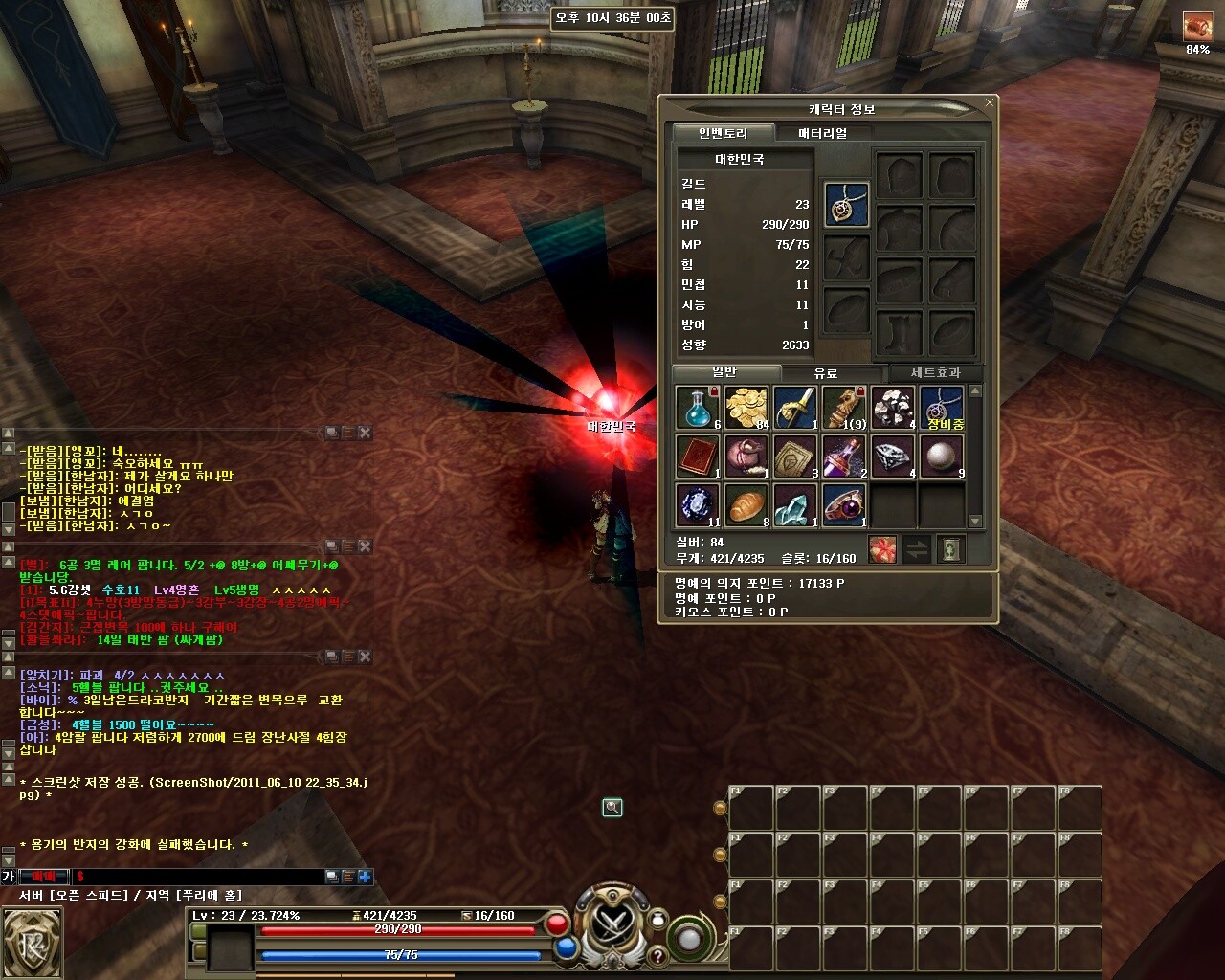Open the 인벤토리 tab

pos(723,133)
